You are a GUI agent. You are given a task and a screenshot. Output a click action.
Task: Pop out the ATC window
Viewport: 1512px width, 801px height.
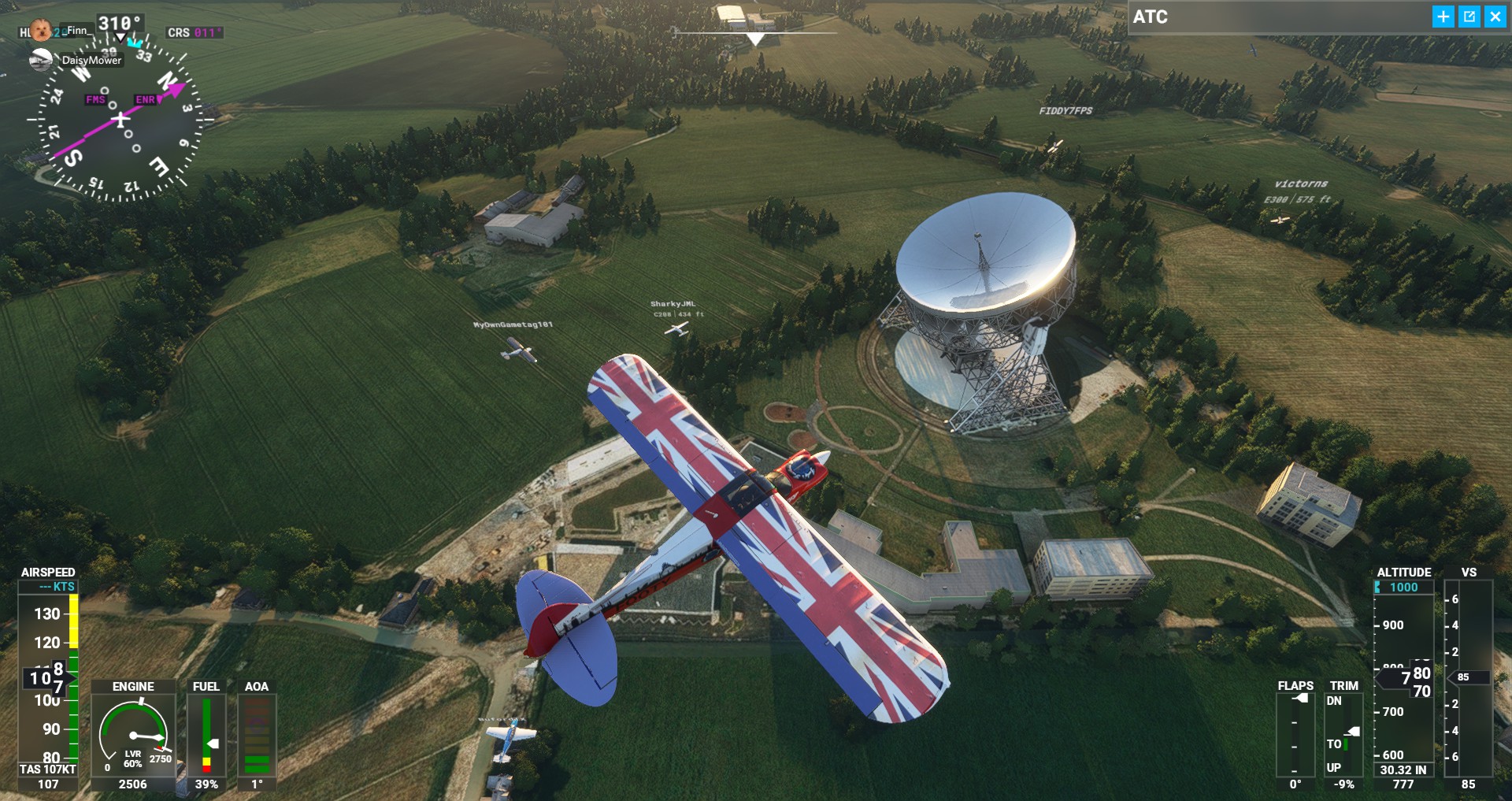pos(1469,17)
